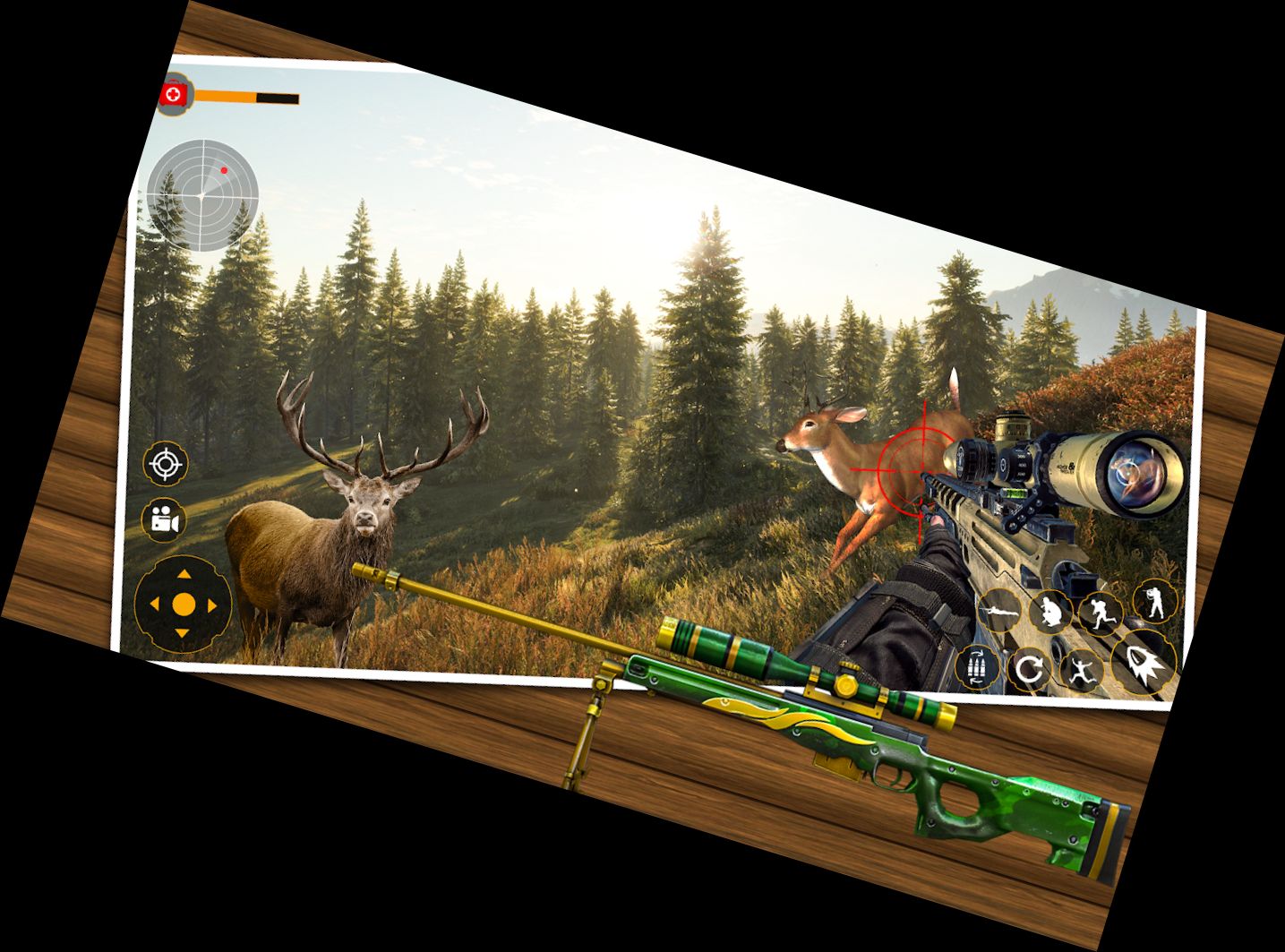This screenshot has width=1285, height=952.
Task: Tap the right arrow on the movement pad
Action: pyautogui.click(x=212, y=606)
